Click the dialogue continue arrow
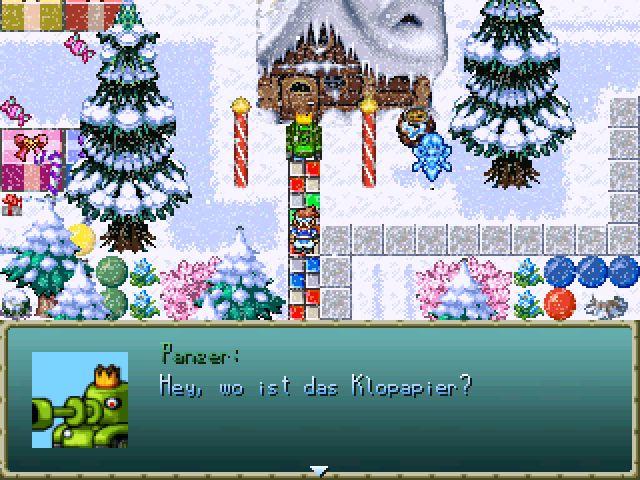640x480 pixels. point(319,470)
